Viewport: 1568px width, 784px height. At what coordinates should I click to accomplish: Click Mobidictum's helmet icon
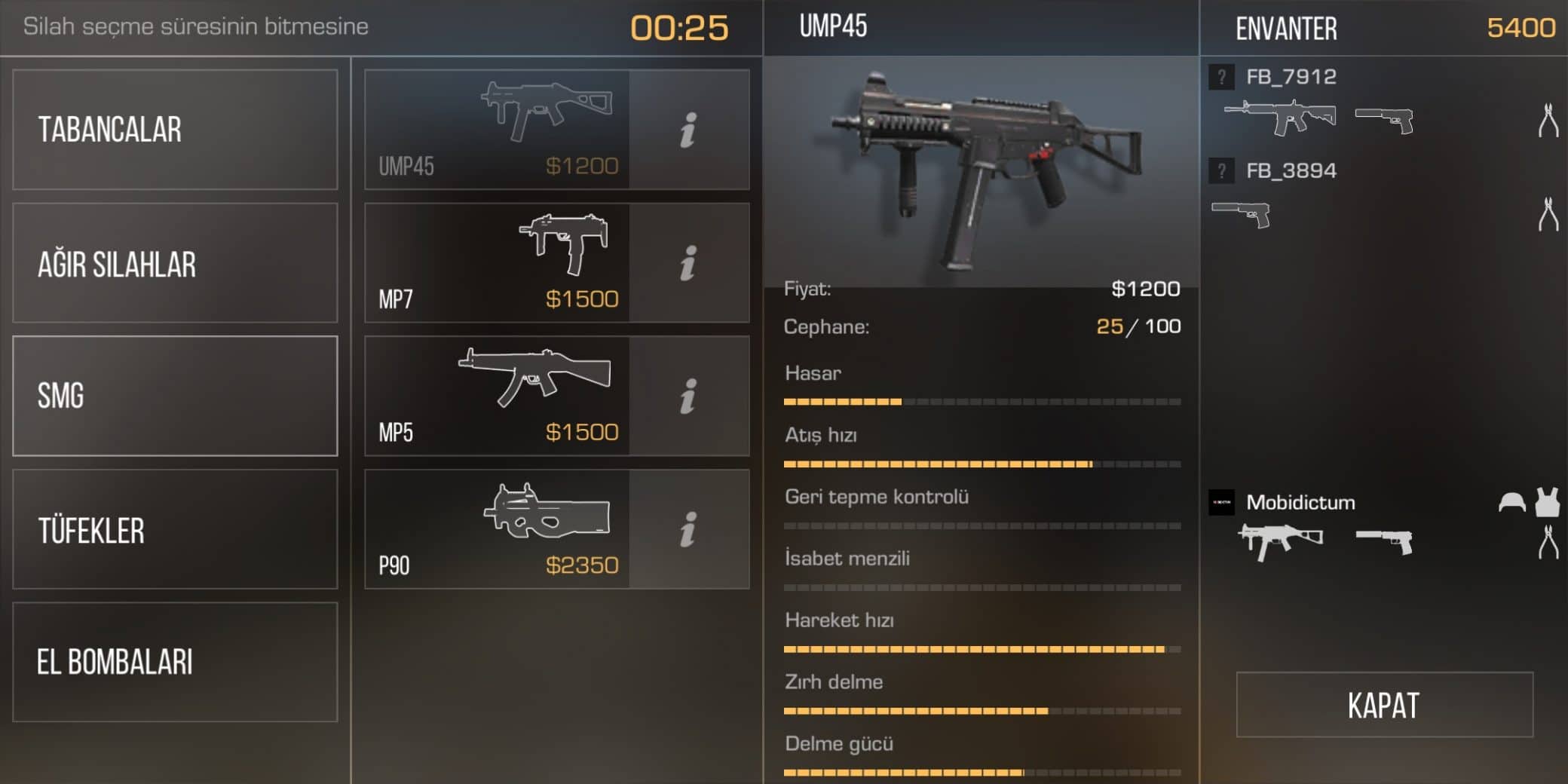(1511, 502)
